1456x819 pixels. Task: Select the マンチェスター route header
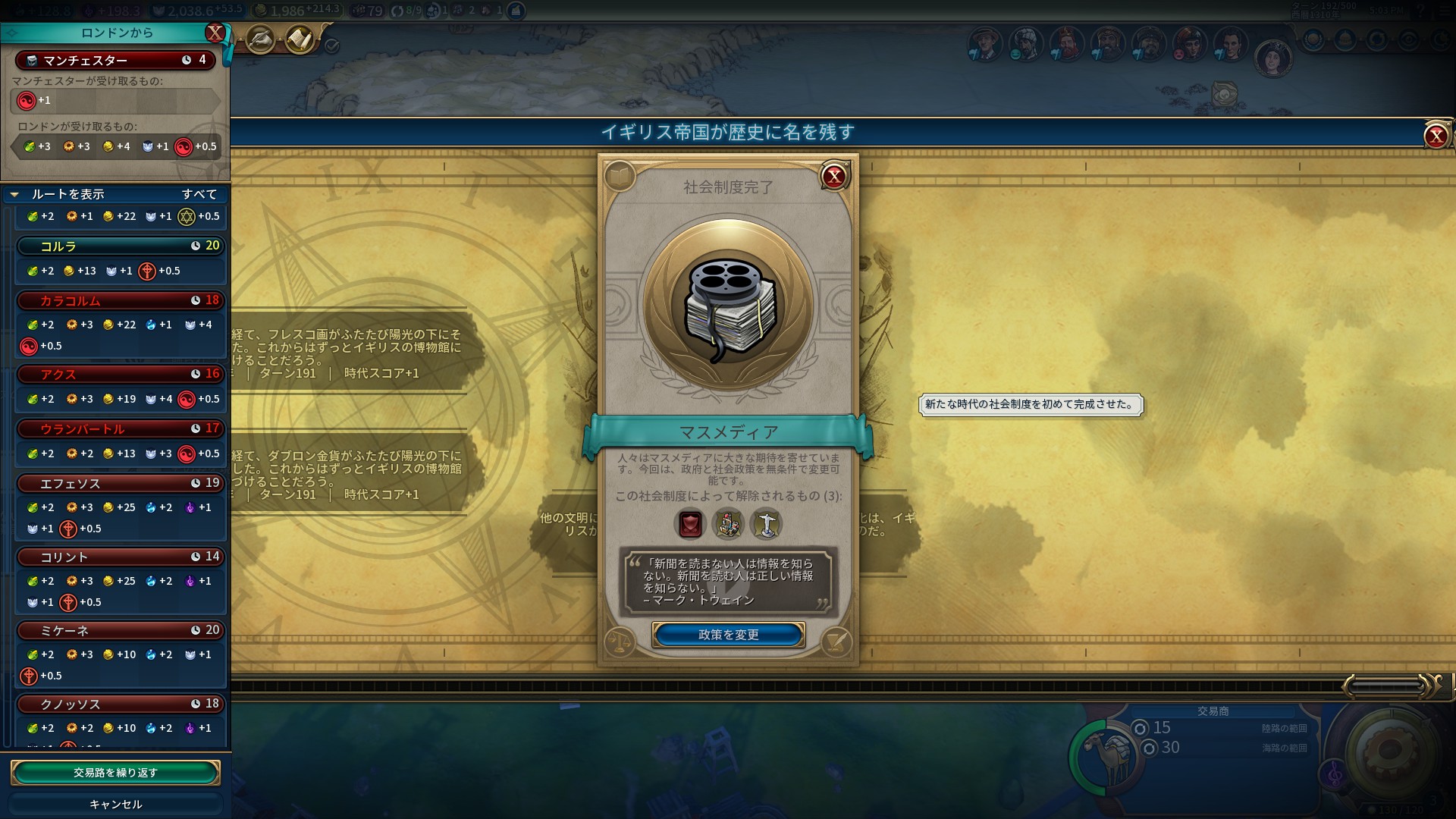115,60
